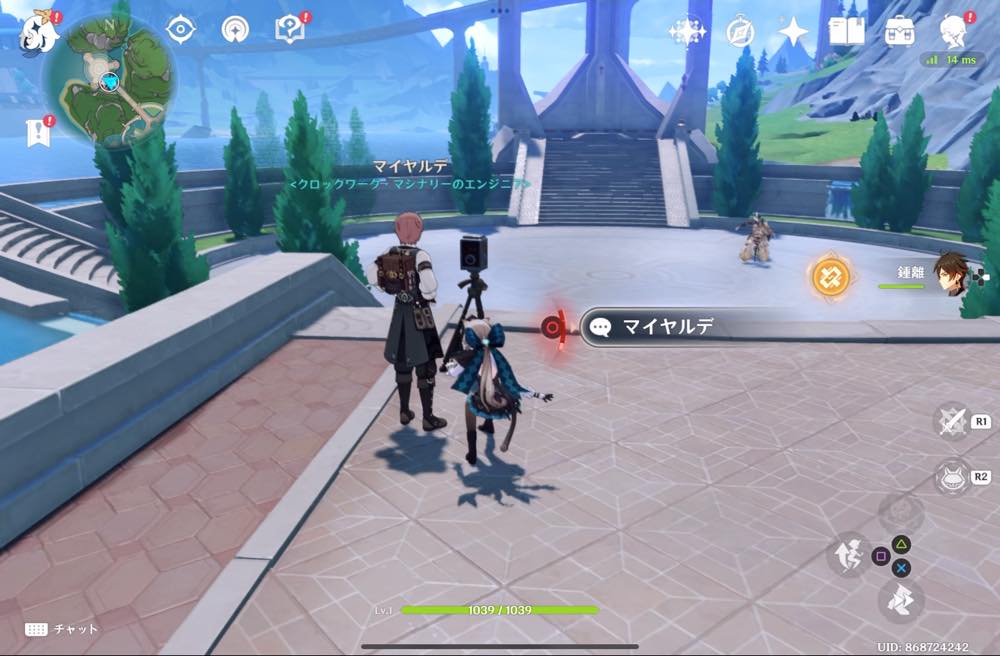The height and width of the screenshot is (656, 1000).
Task: Open the open-book handbook icon
Action: (846, 32)
